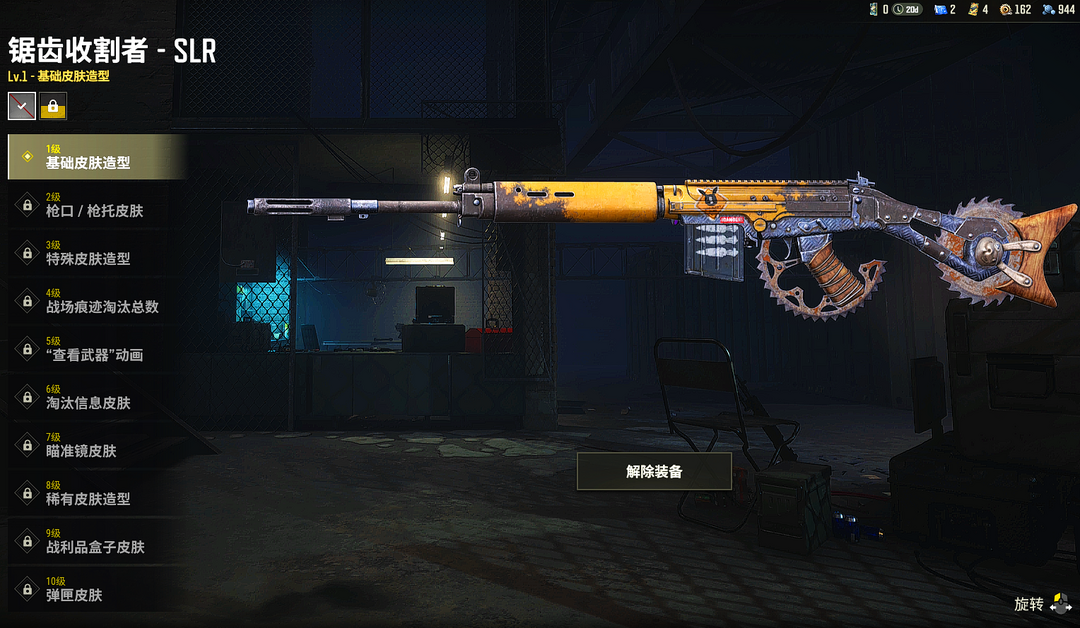Choose level 8 稀有皮肤造型 entry

(95, 493)
